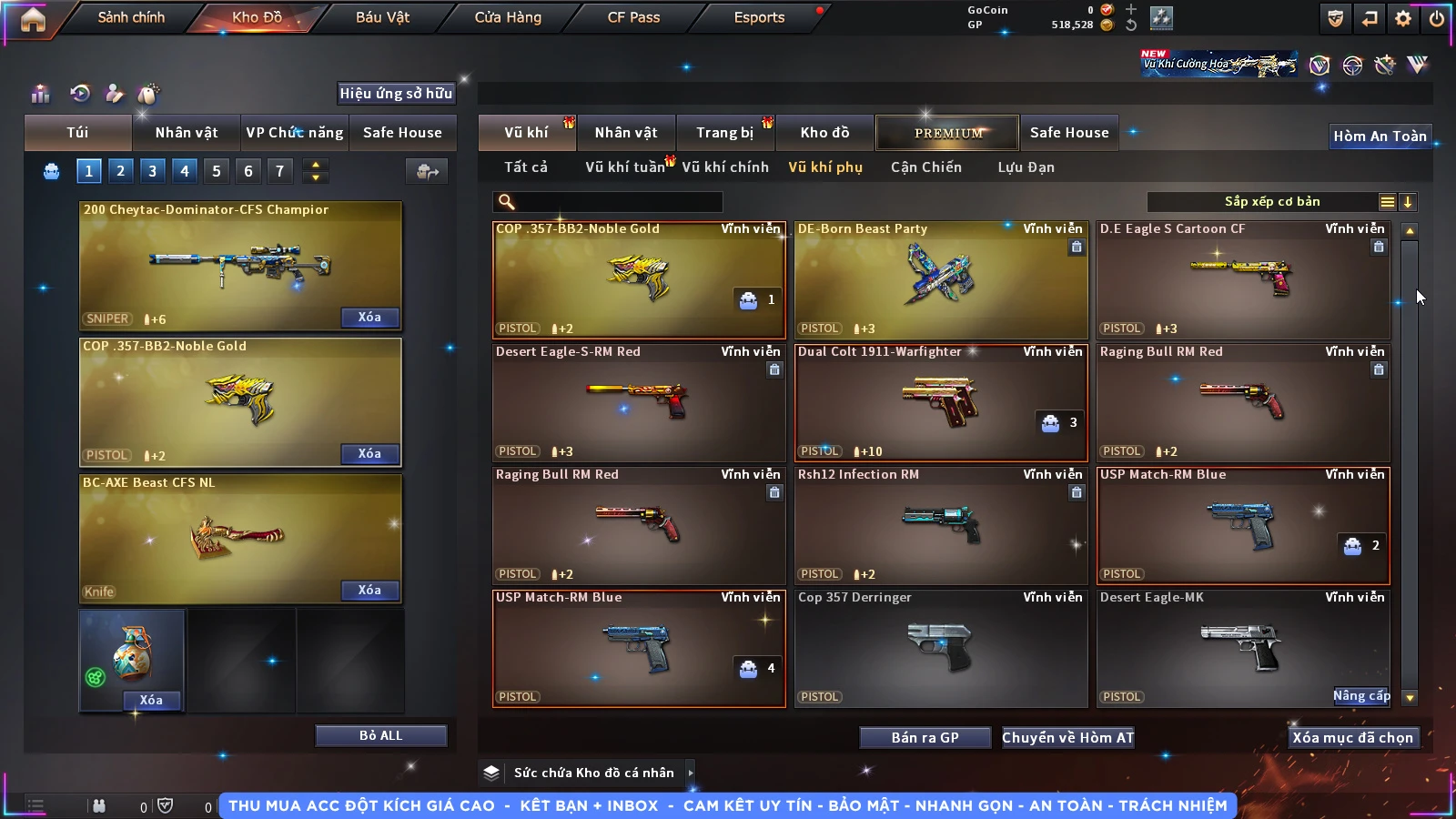The width and height of the screenshot is (1456, 819).
Task: Switch to bag page 3
Action: pyautogui.click(x=152, y=171)
